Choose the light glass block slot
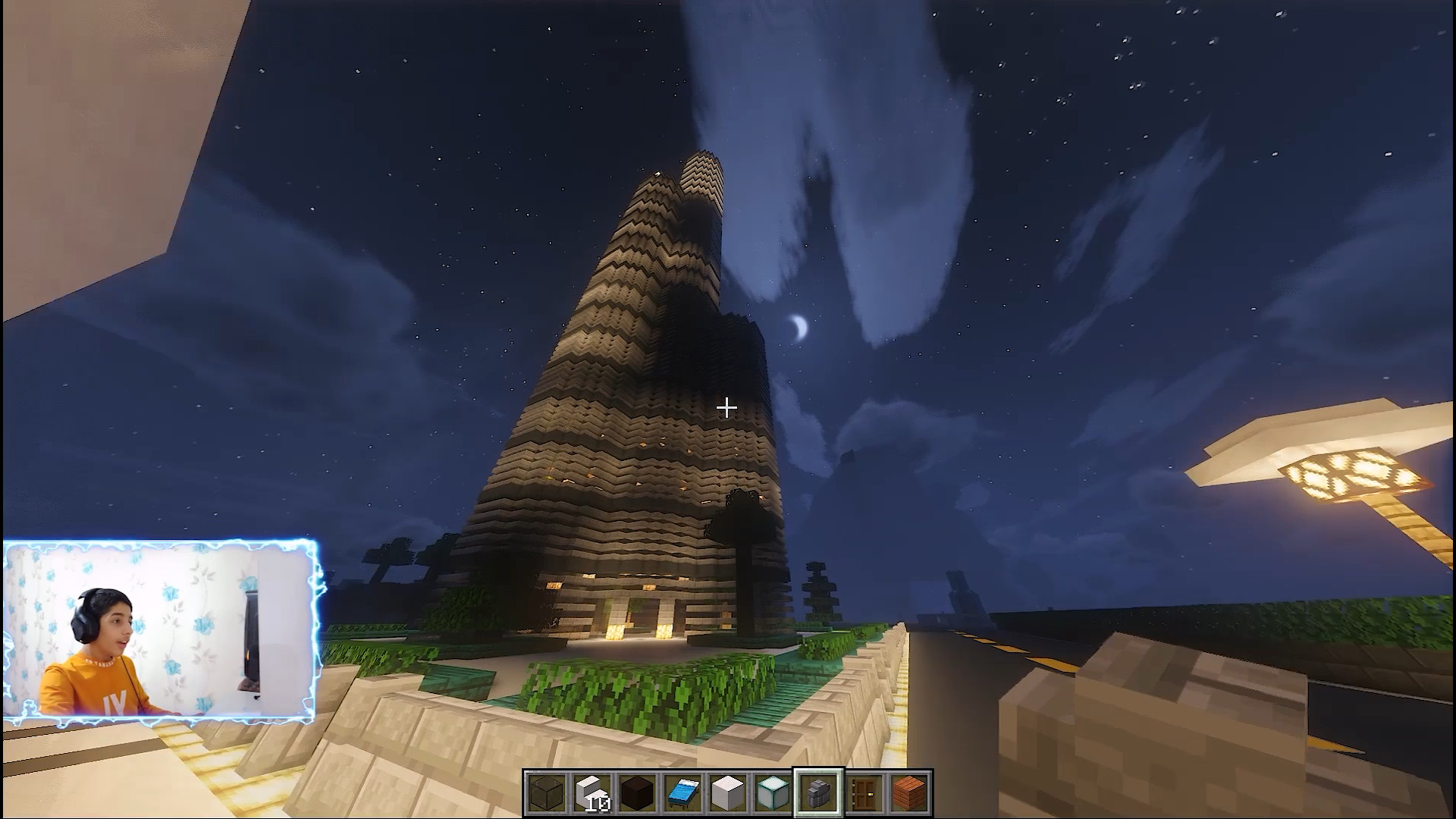Image resolution: width=1456 pixels, height=819 pixels. pos(773,793)
